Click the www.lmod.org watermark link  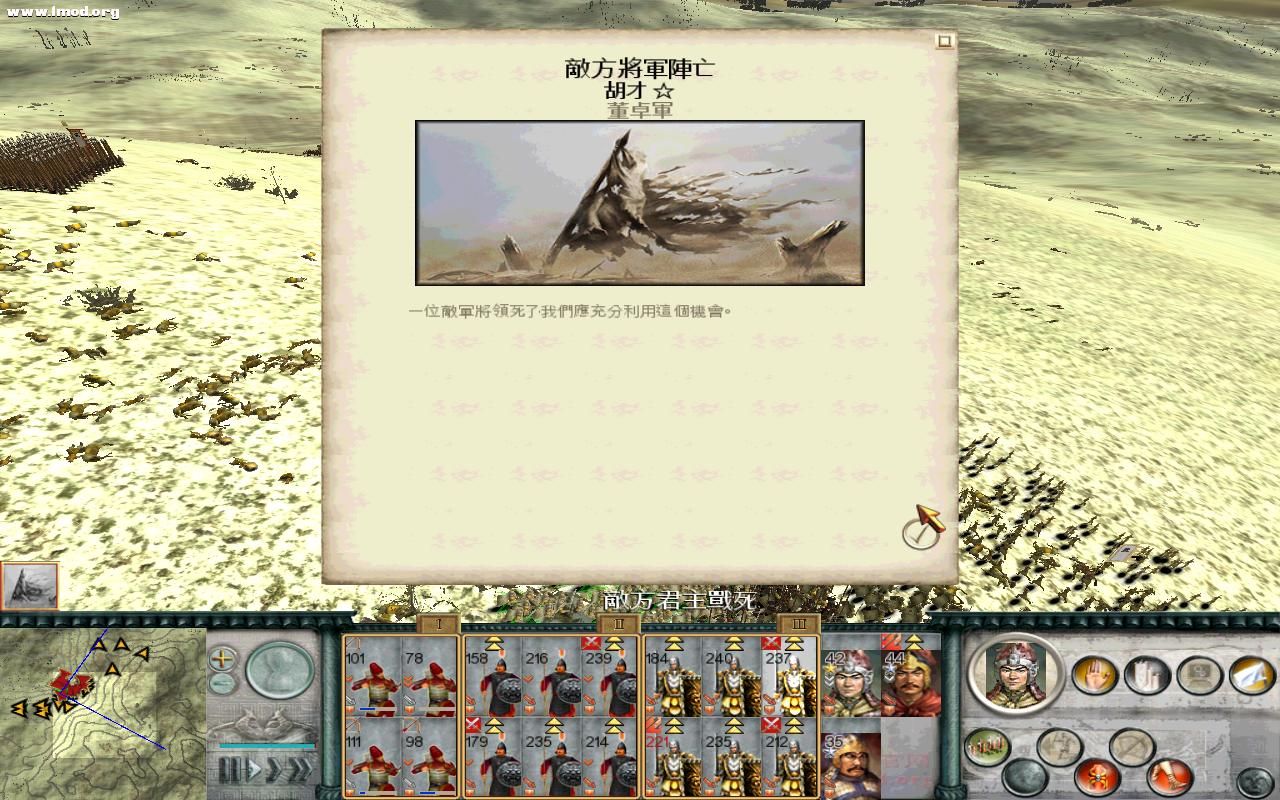[62, 13]
